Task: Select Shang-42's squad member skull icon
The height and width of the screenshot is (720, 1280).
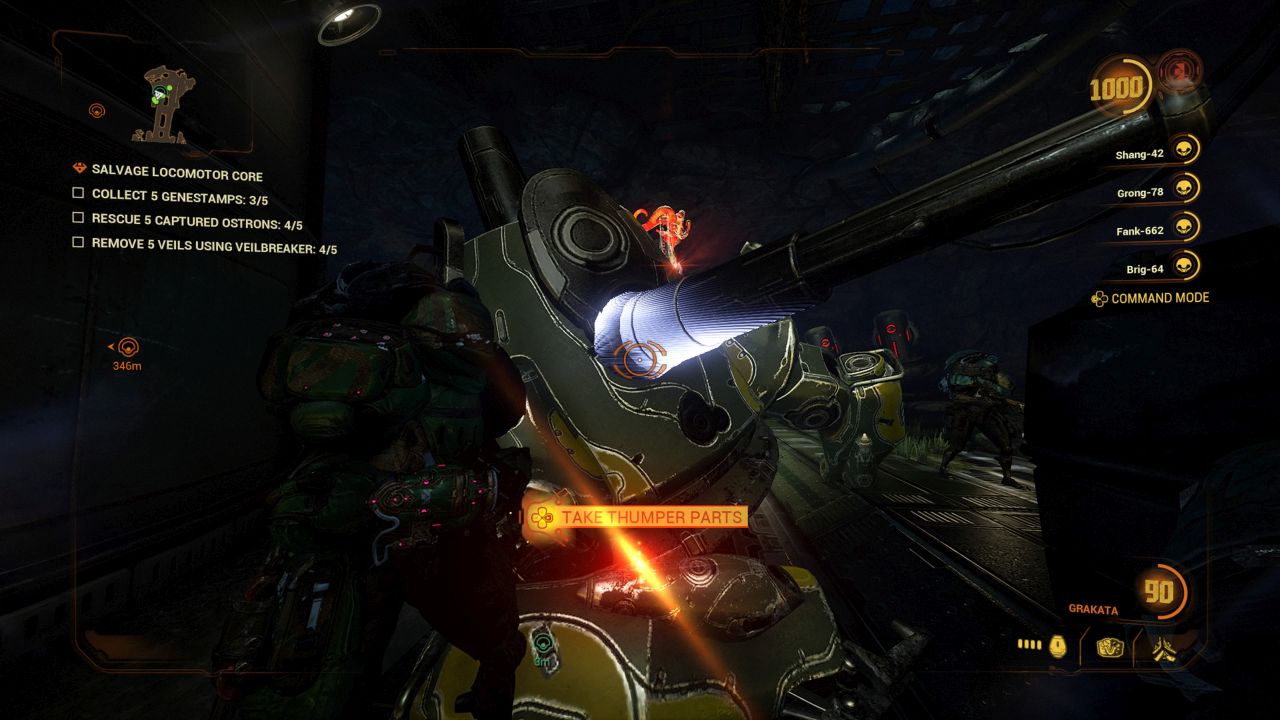Action: click(1185, 149)
